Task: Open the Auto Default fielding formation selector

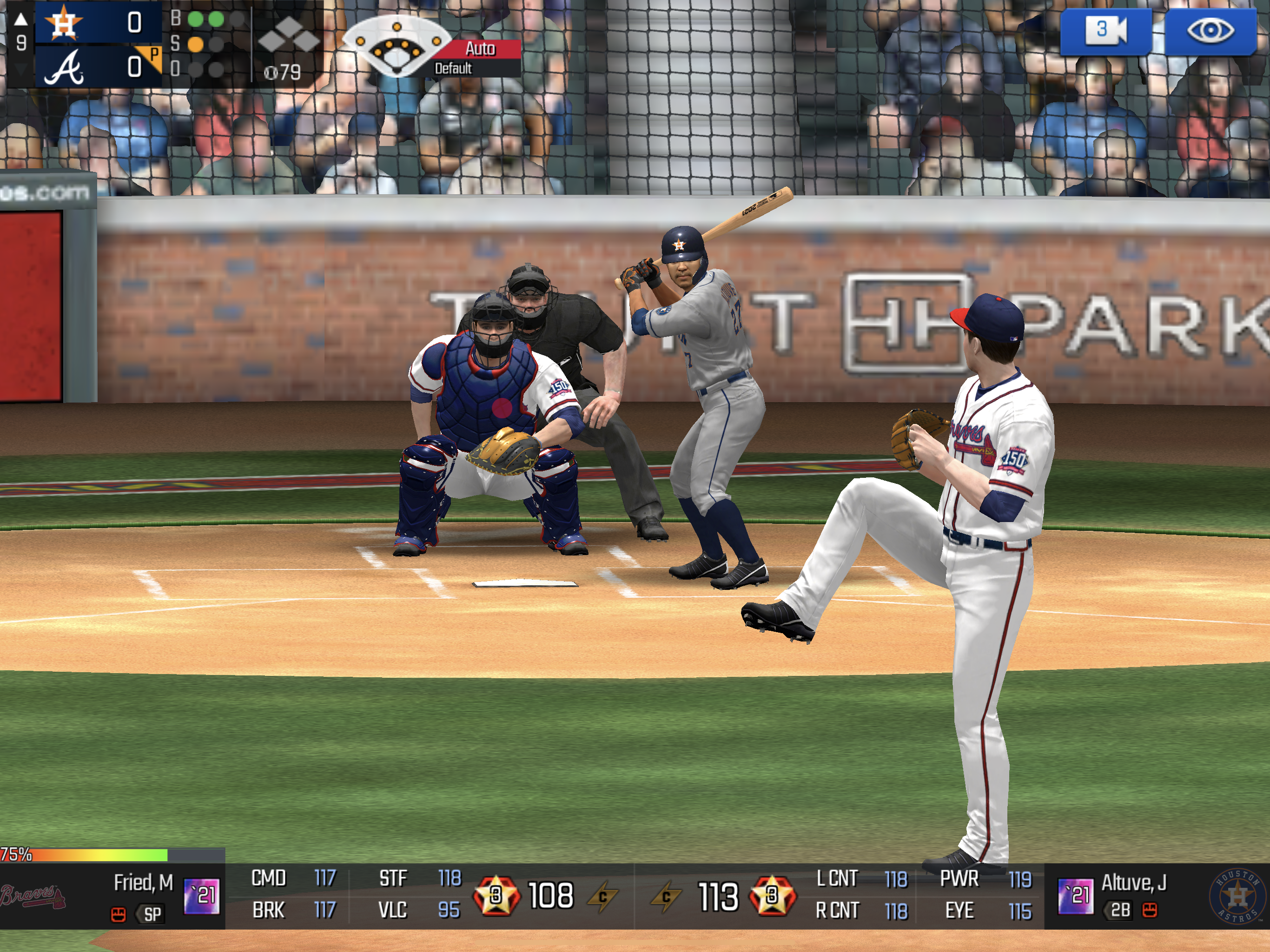Action: [x=432, y=48]
